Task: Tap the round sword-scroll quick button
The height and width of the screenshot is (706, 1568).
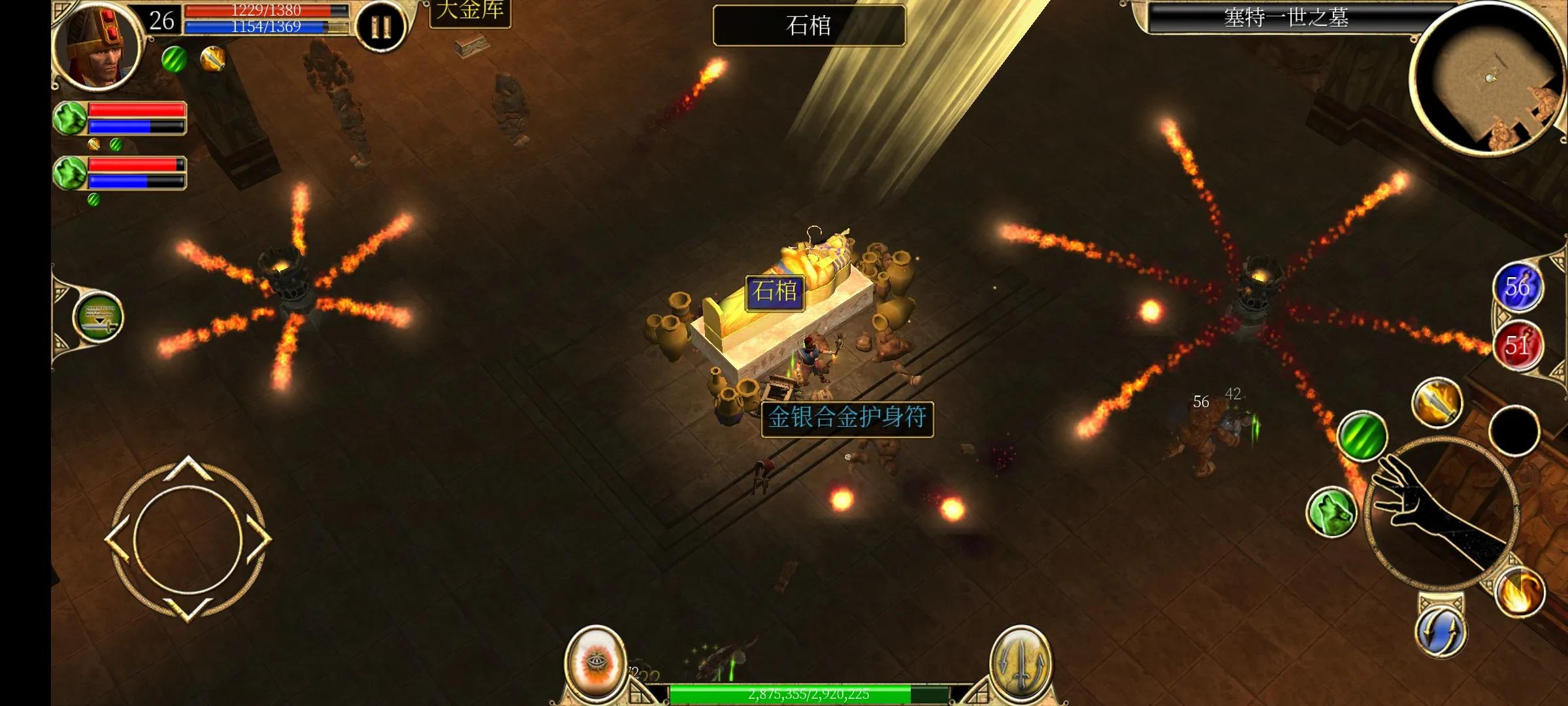Action: coord(99,317)
